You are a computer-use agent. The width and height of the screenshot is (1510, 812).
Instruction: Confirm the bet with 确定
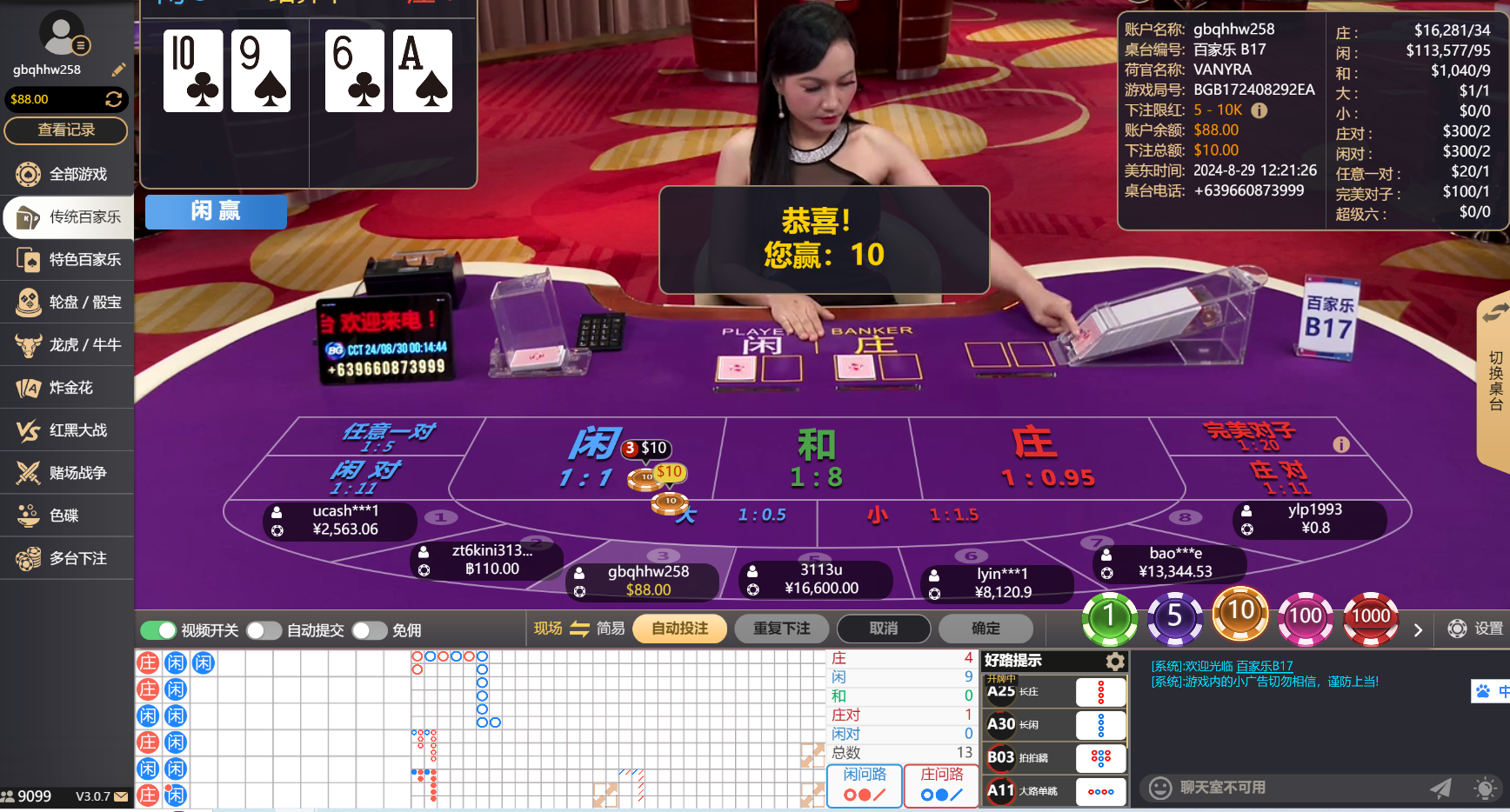(x=985, y=628)
